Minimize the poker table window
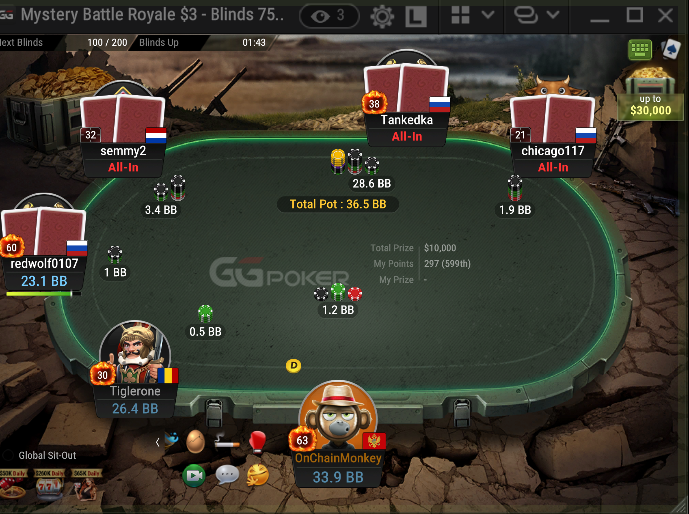The width and height of the screenshot is (689, 514). (x=598, y=16)
